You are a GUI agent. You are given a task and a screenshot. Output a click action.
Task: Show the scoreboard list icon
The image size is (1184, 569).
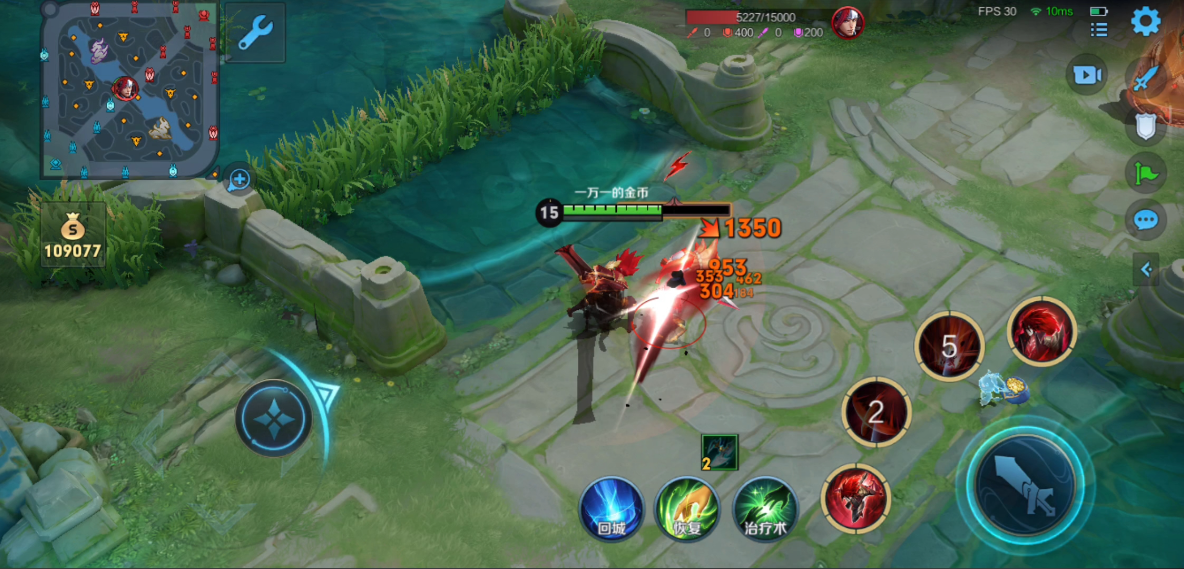click(x=1099, y=30)
